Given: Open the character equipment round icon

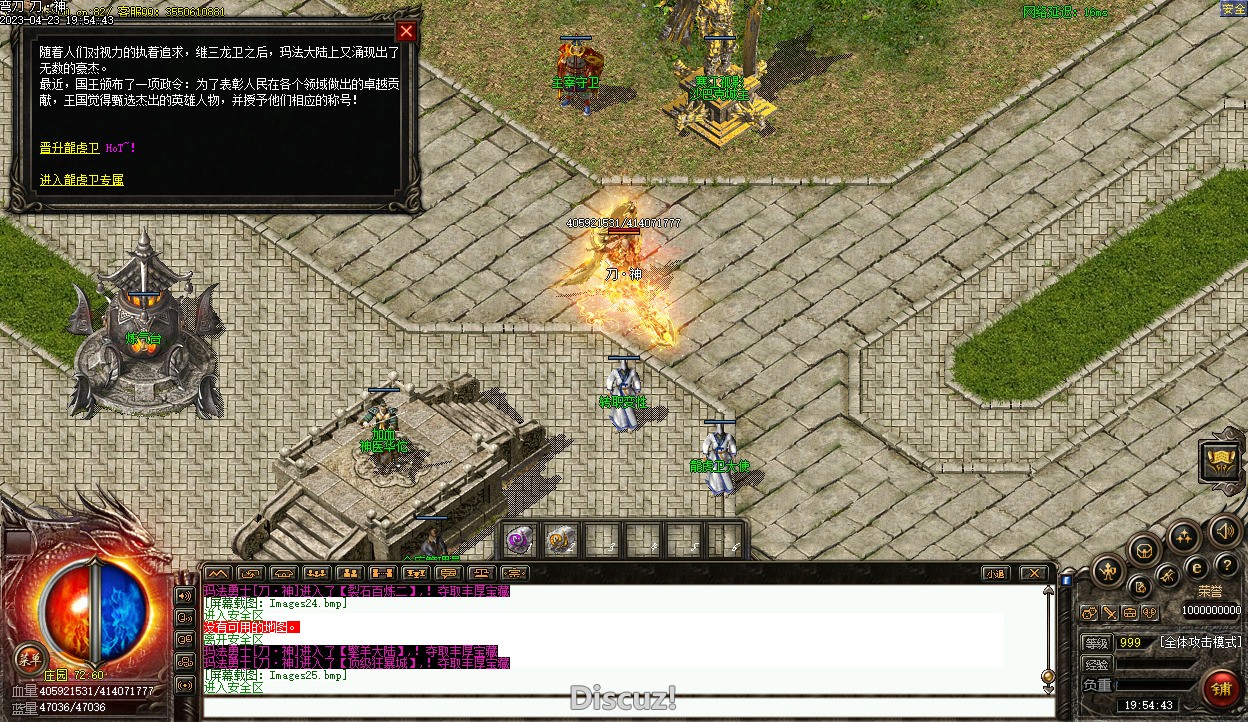Looking at the screenshot, I should tap(1108, 572).
